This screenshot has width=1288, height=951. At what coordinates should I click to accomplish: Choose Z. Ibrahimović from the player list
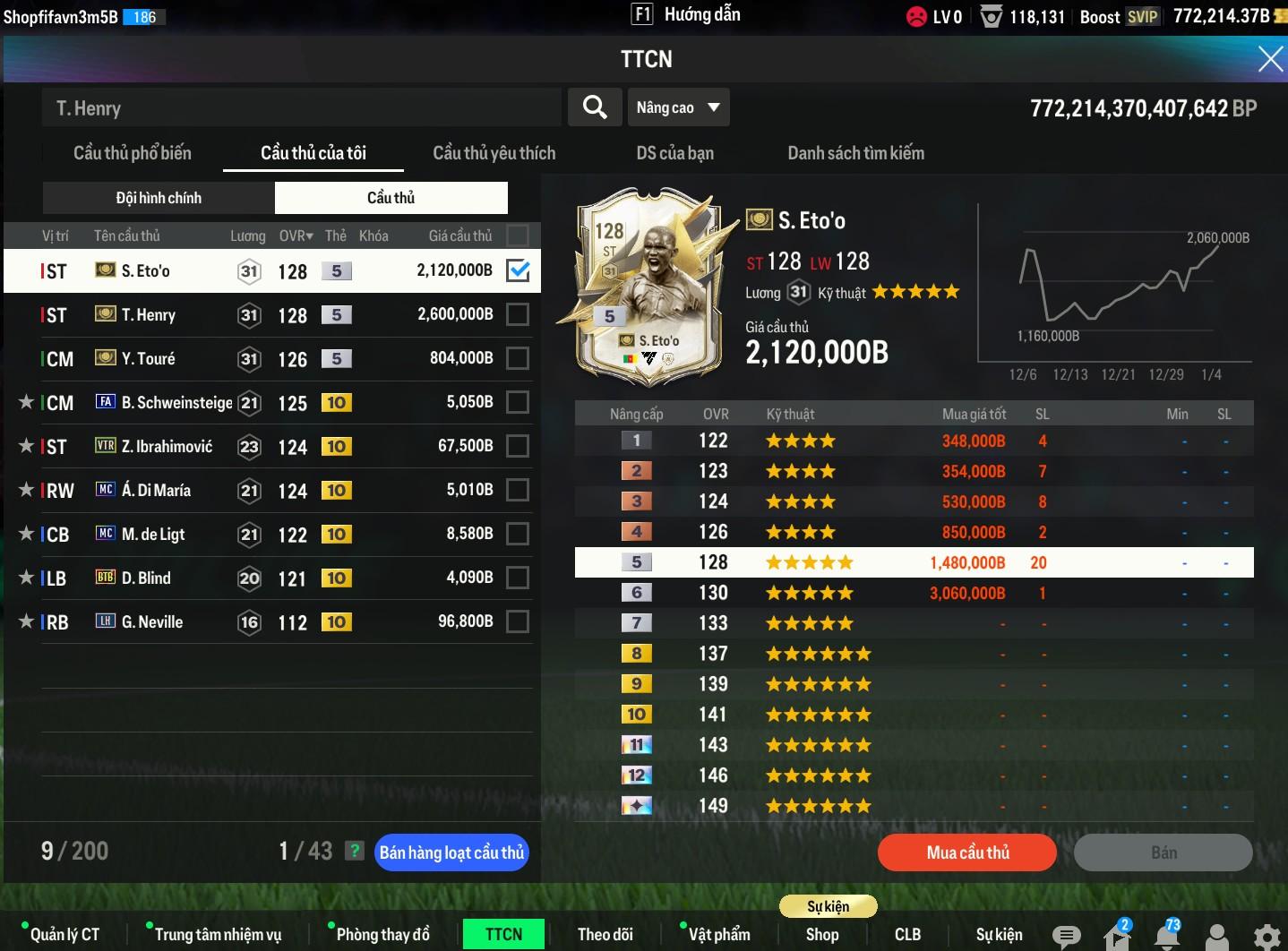[x=269, y=447]
